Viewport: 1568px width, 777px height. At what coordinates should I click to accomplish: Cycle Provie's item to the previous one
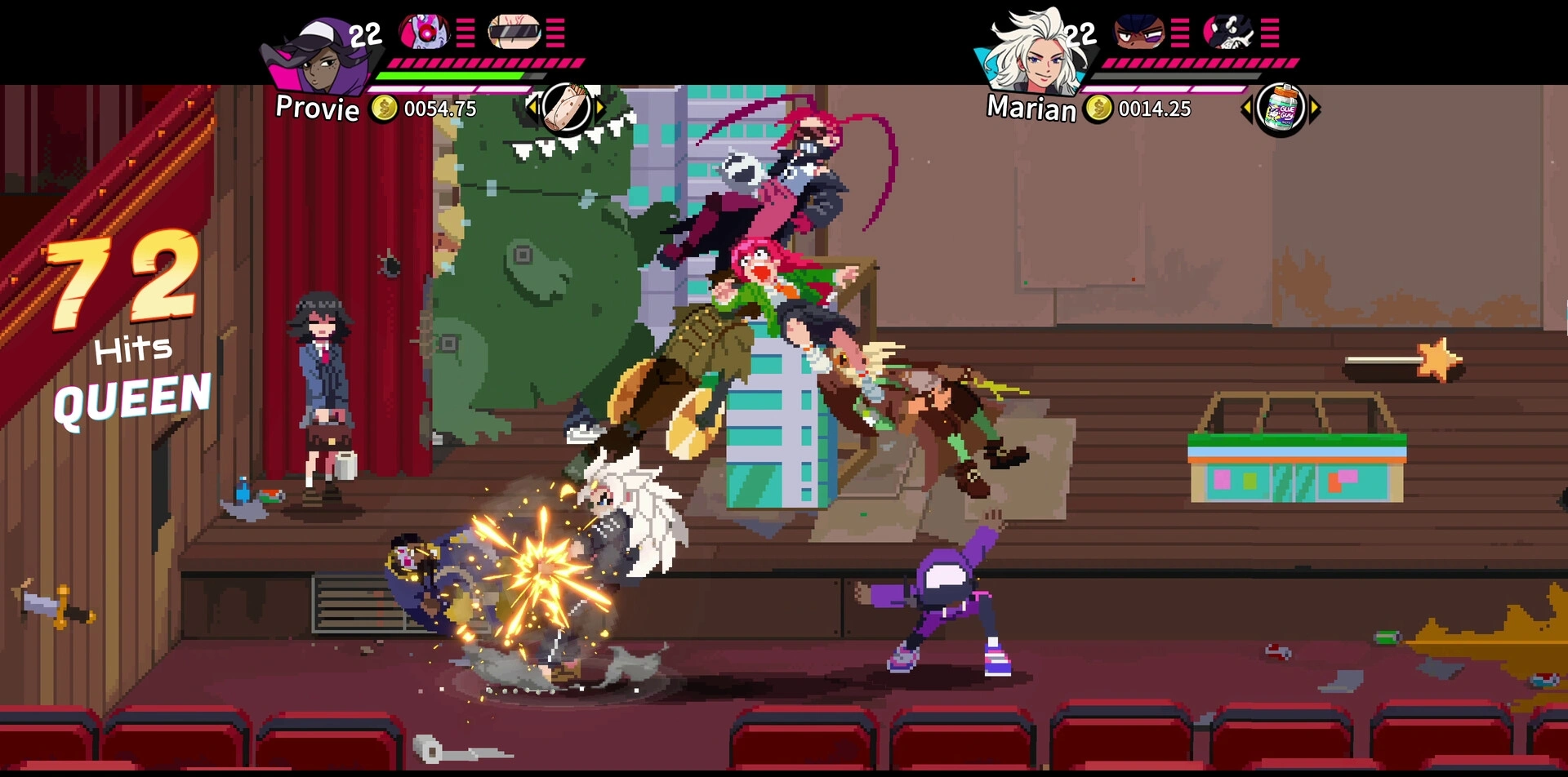click(532, 107)
